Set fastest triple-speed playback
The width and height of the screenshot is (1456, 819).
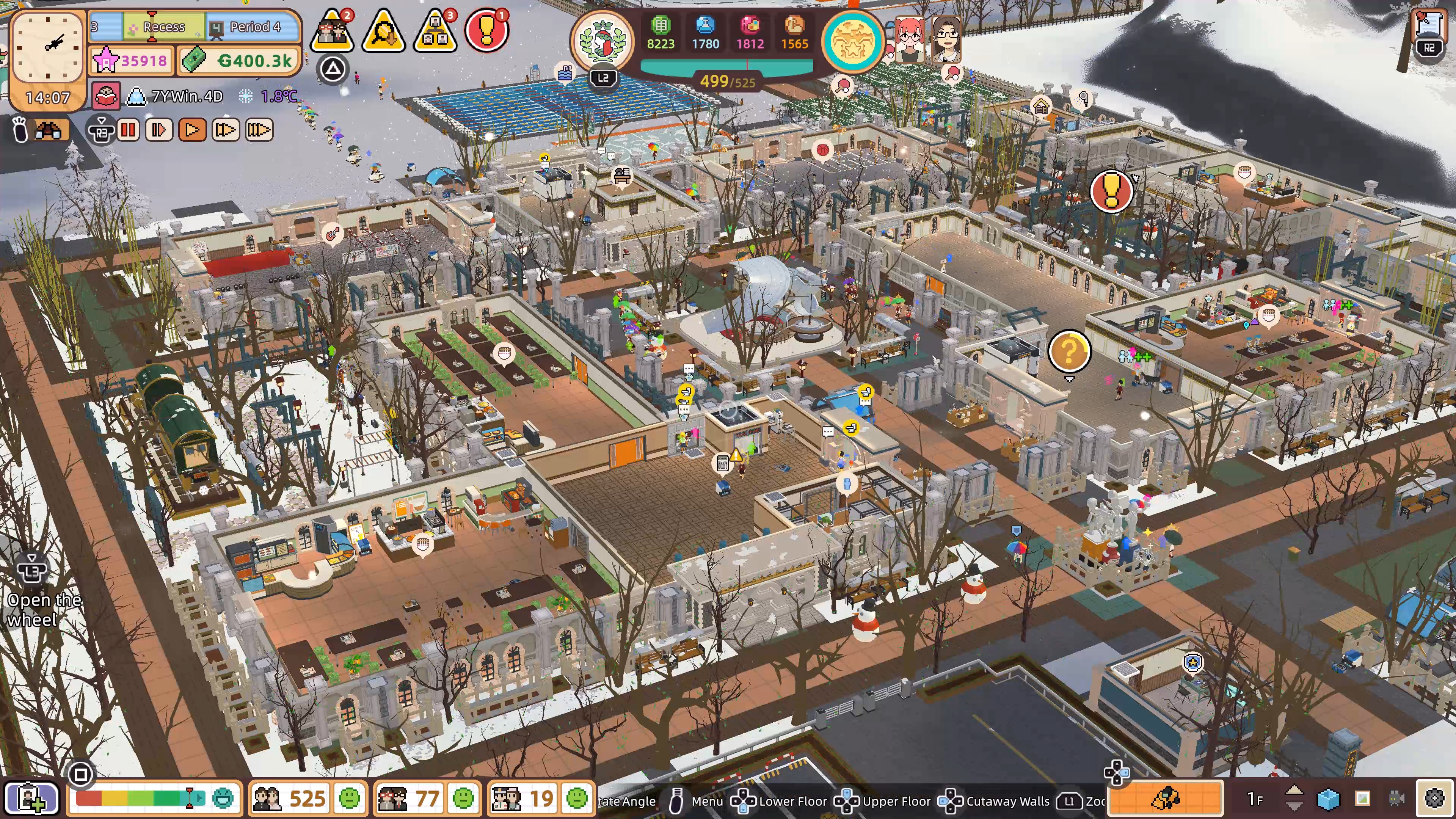point(259,130)
